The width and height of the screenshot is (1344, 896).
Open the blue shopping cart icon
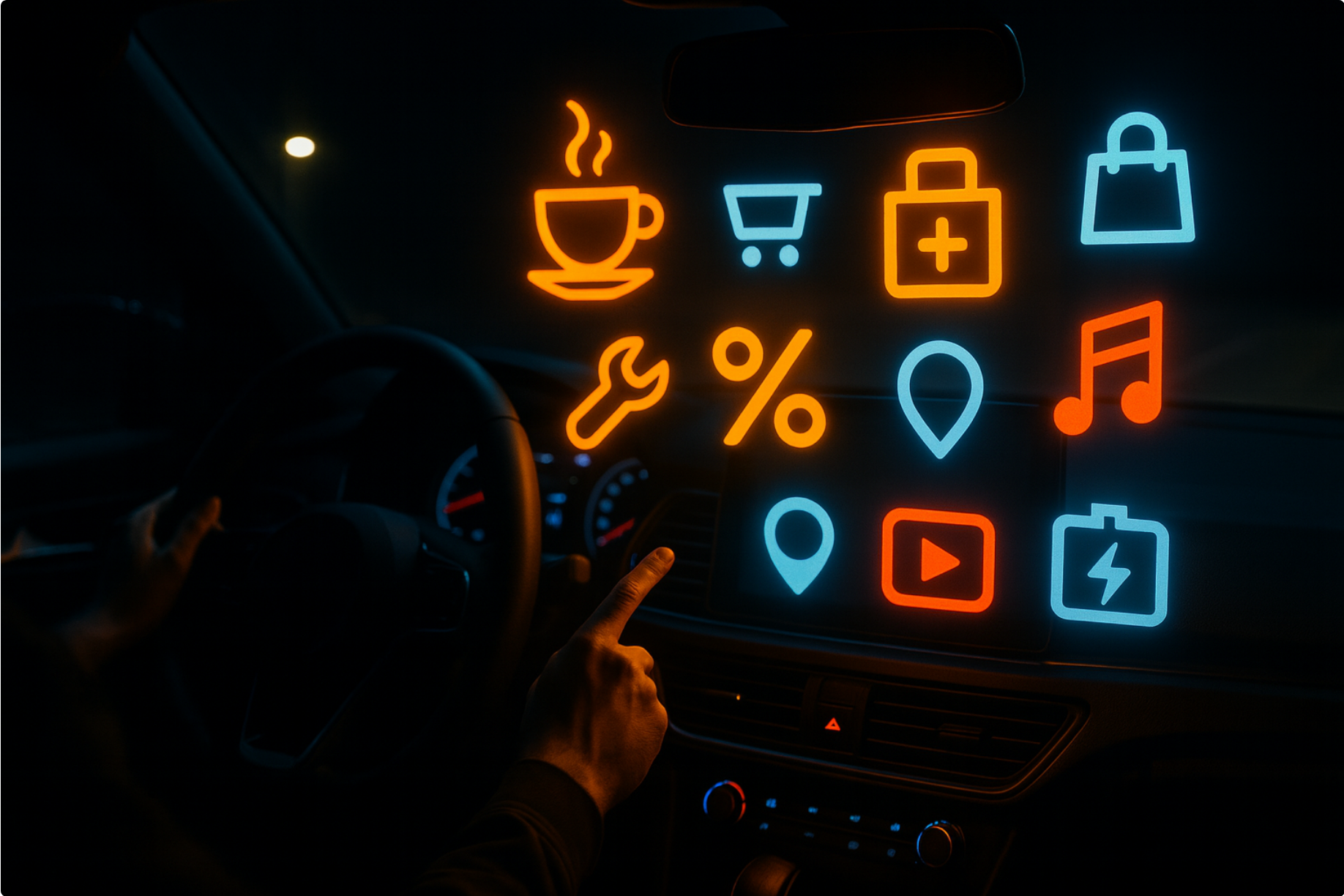(771, 222)
